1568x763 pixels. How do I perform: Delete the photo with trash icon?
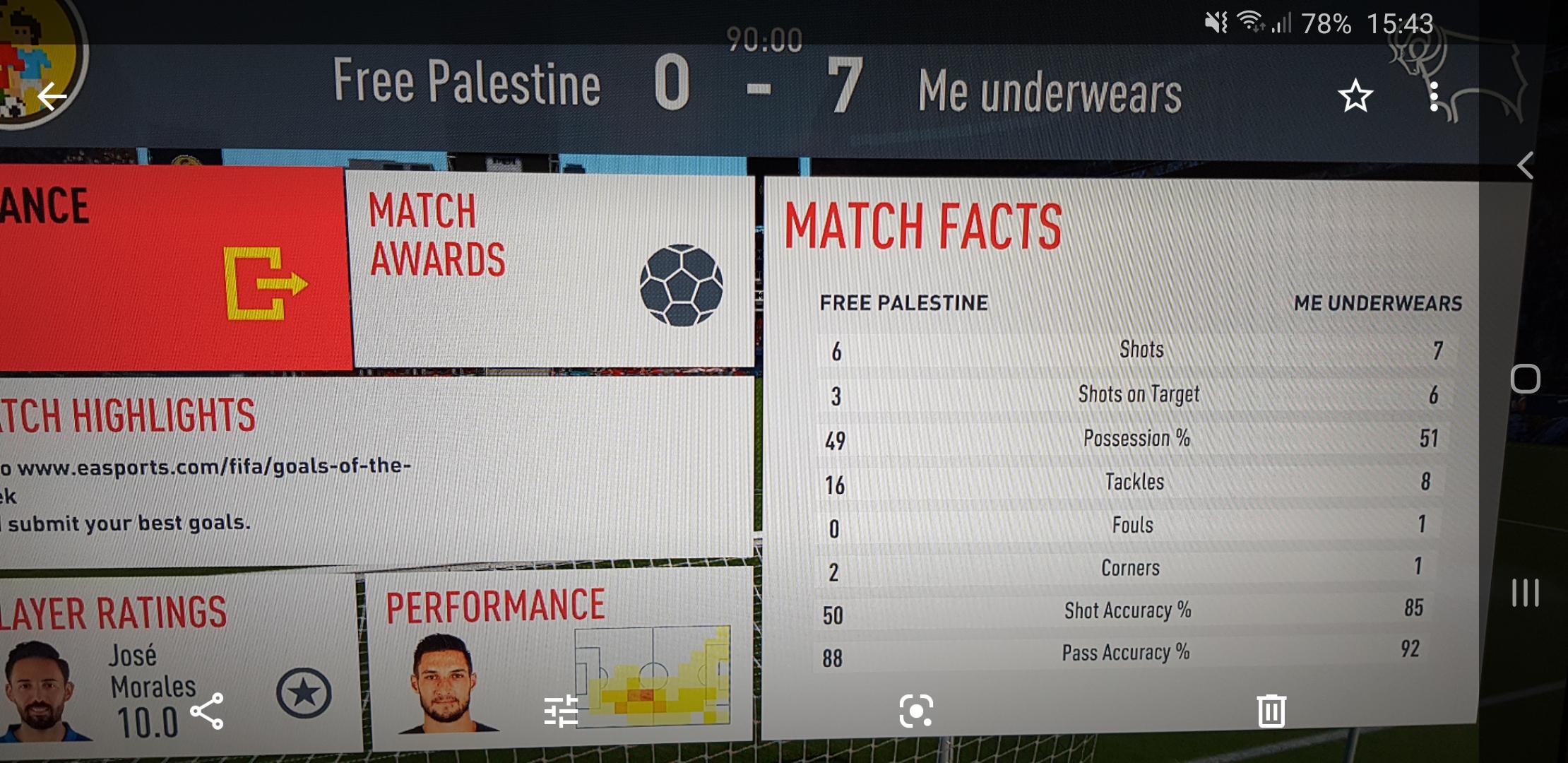[x=1271, y=711]
